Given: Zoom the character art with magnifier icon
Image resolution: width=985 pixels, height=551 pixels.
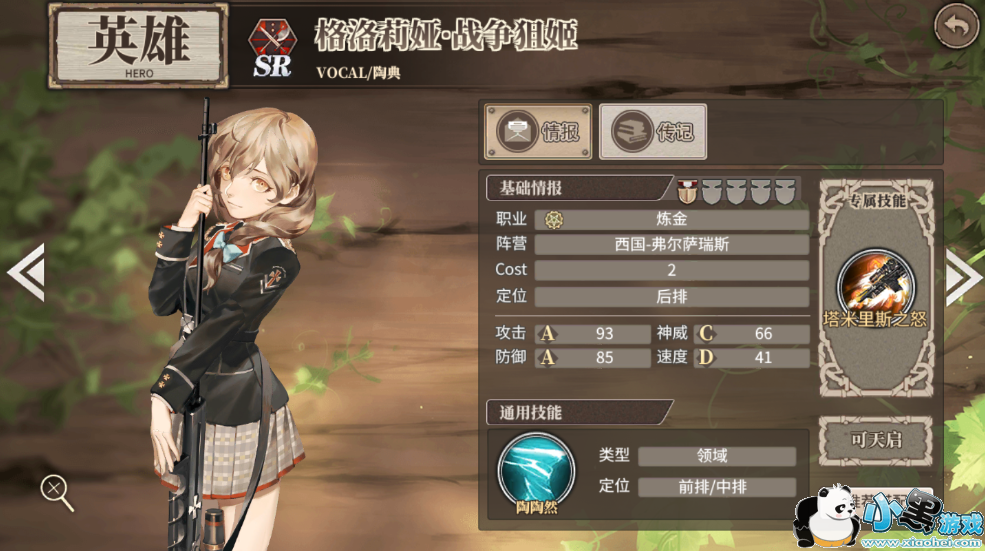Looking at the screenshot, I should point(56,490).
